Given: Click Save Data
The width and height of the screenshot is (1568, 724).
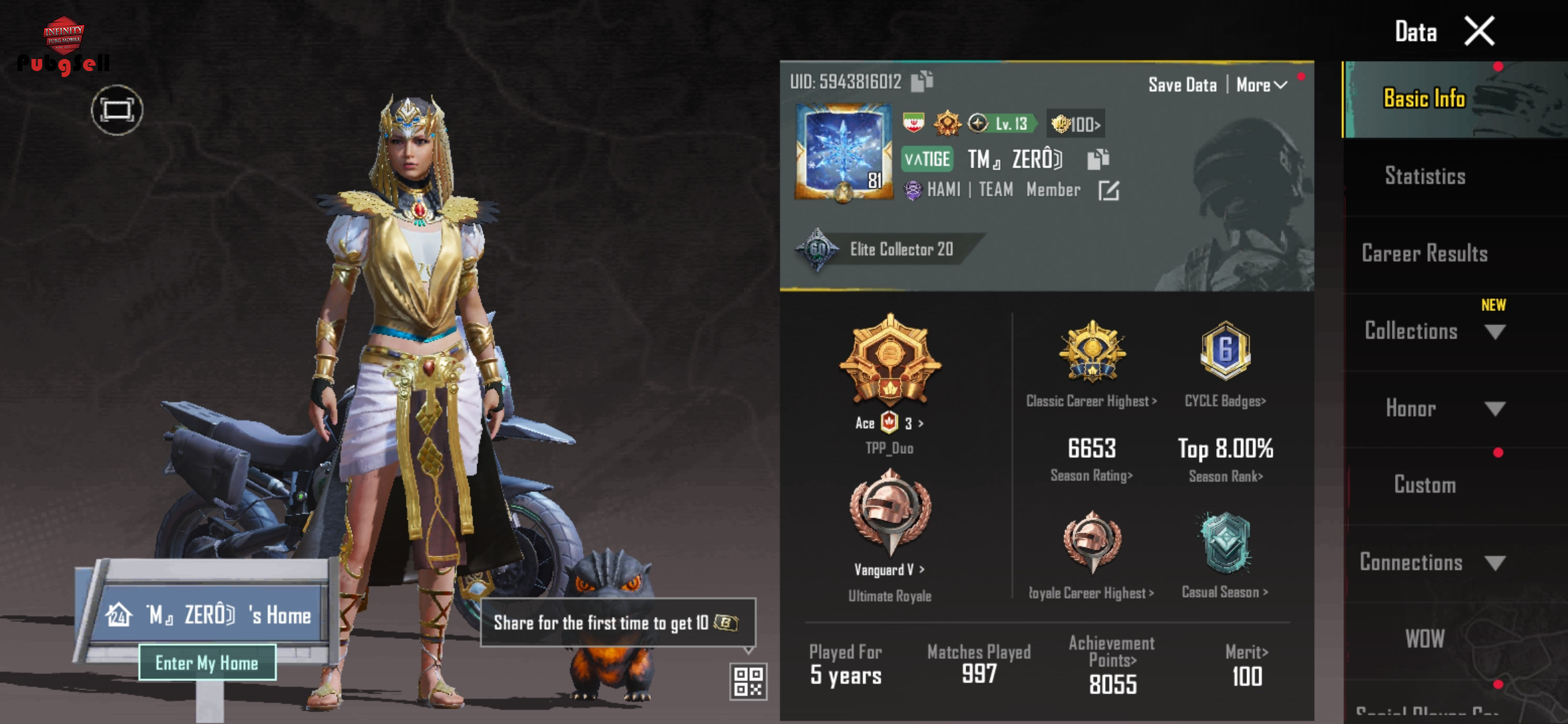Looking at the screenshot, I should 1182,85.
